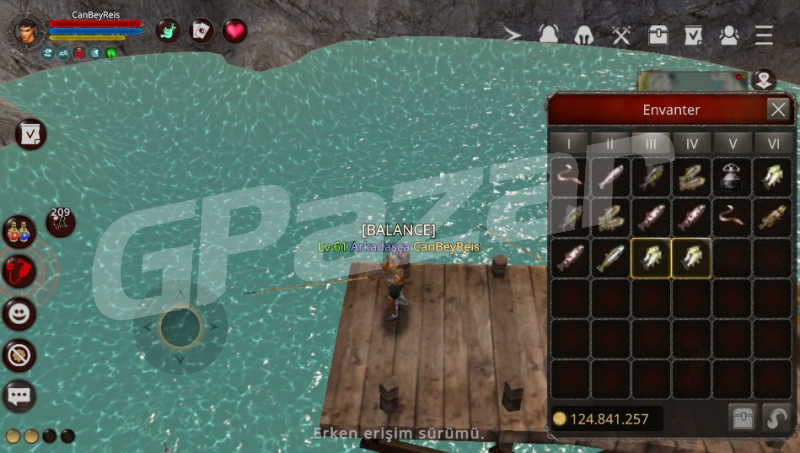Open inventory page IV
Viewport: 800px width, 453px height.
[x=692, y=144]
